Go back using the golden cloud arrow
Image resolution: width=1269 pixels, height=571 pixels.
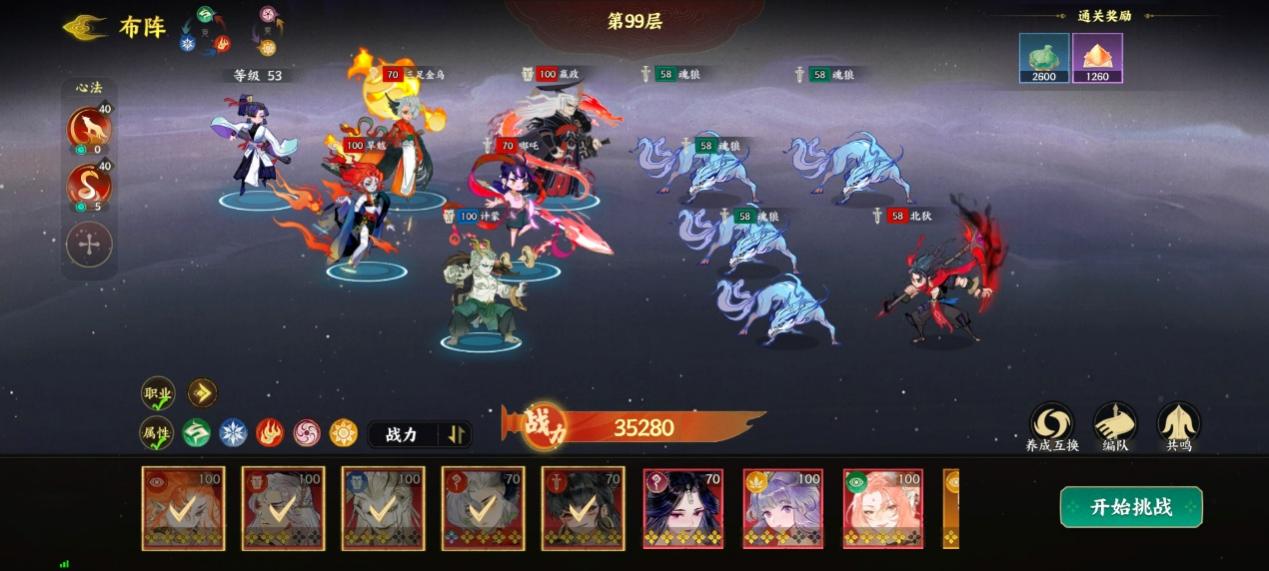point(85,27)
